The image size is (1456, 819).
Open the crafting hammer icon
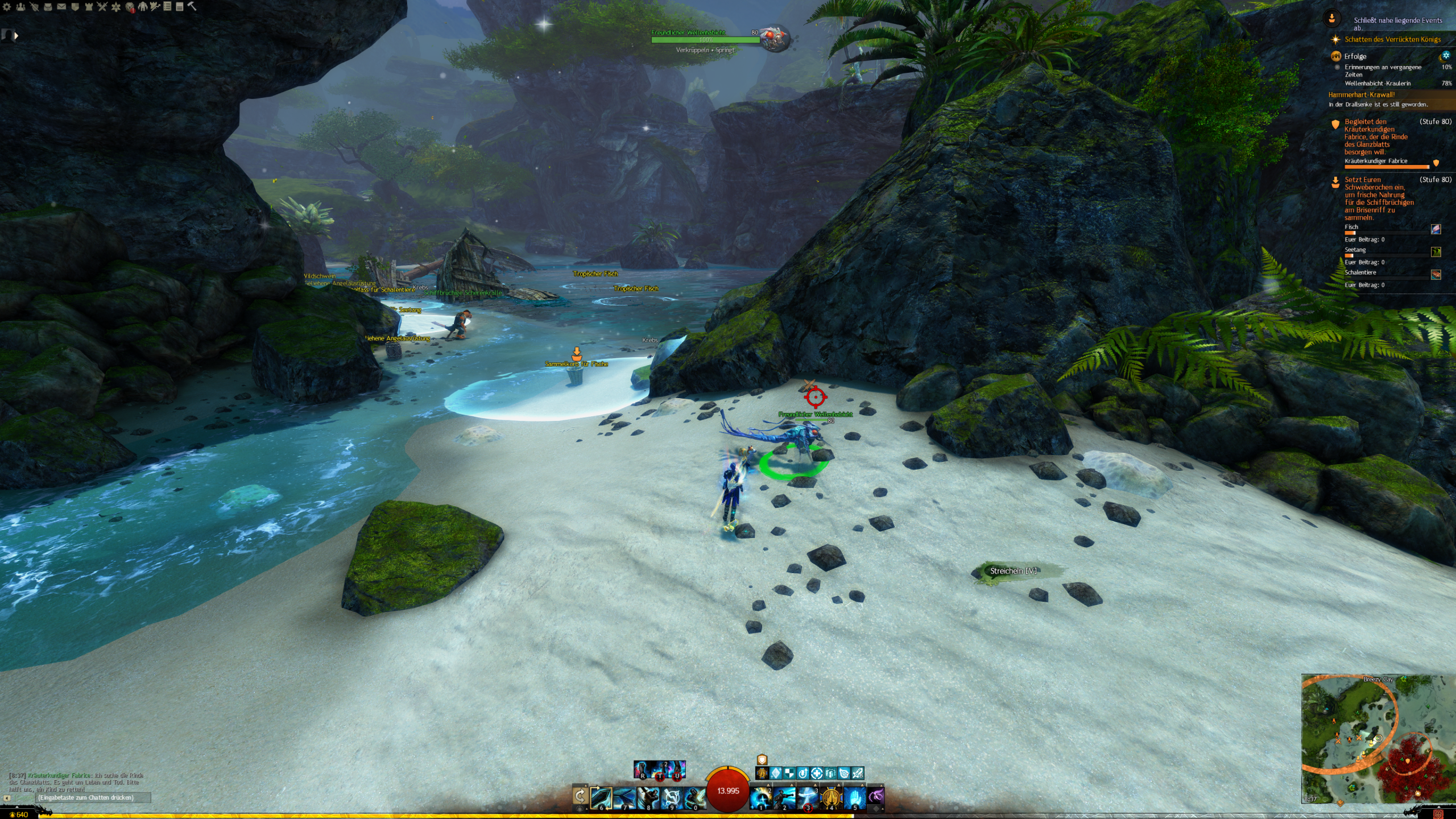192,7
